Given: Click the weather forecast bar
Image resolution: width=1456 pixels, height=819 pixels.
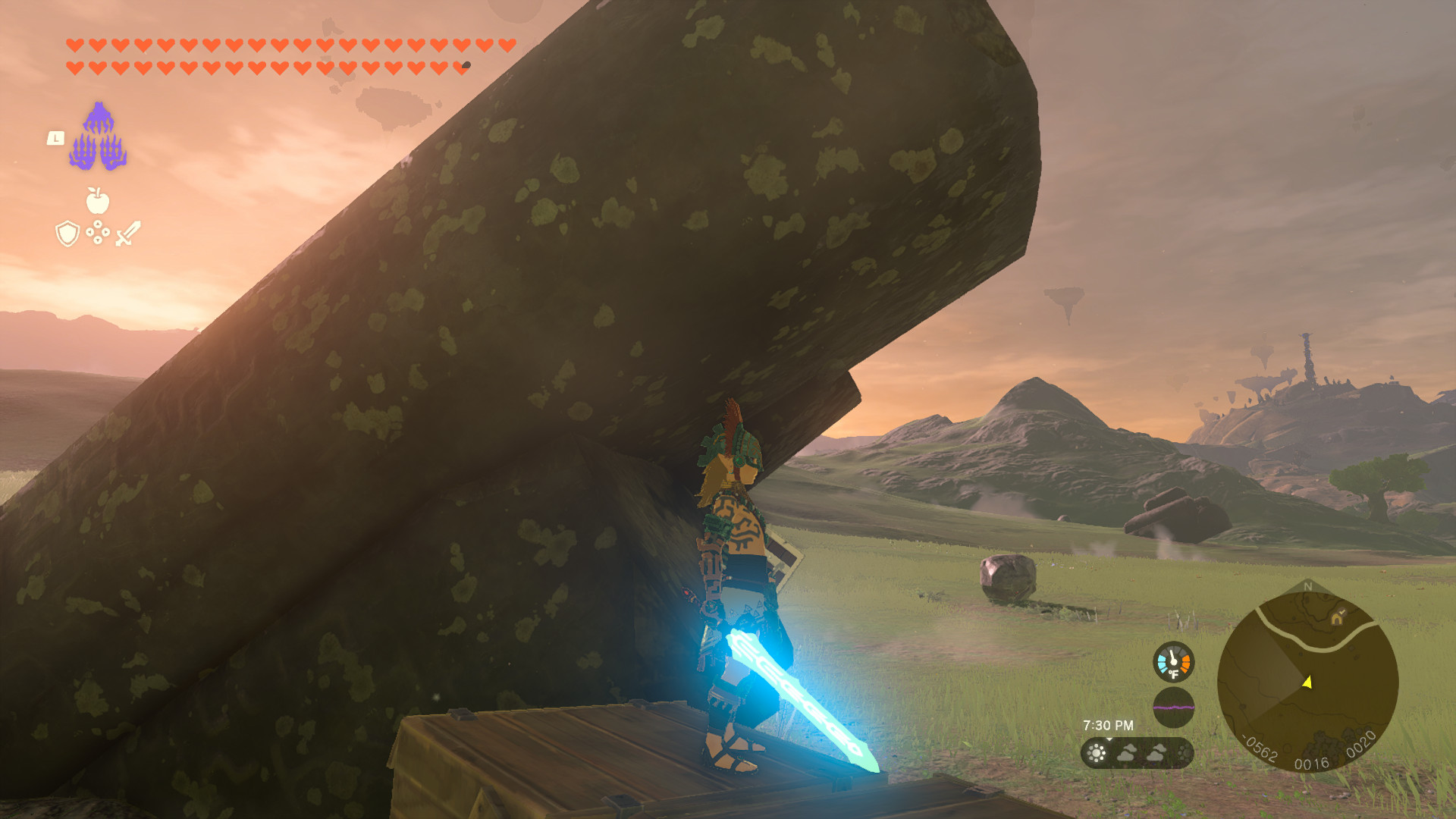Looking at the screenshot, I should 1137,754.
